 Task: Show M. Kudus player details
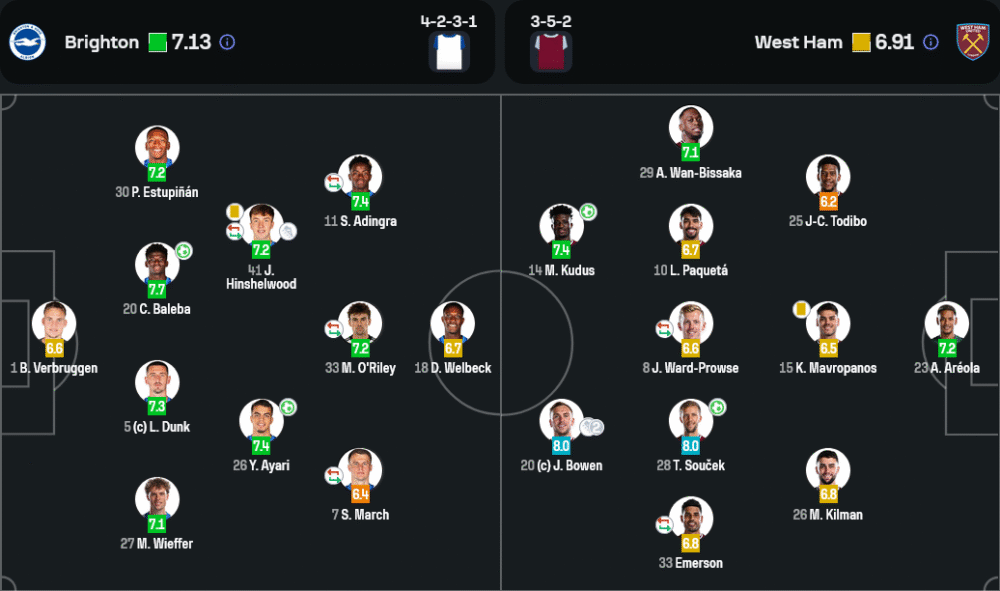(561, 226)
